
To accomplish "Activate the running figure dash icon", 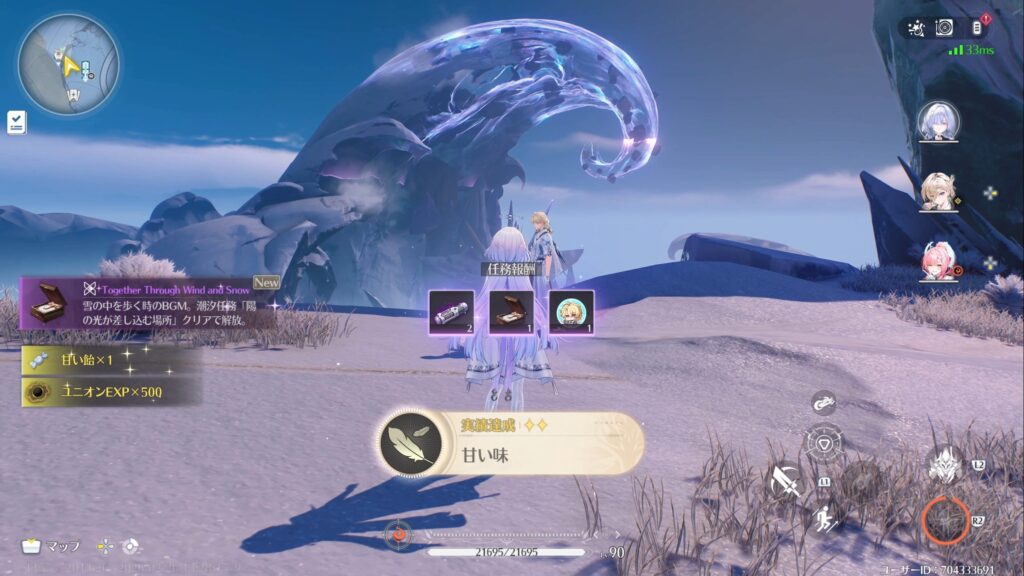I will tap(825, 518).
